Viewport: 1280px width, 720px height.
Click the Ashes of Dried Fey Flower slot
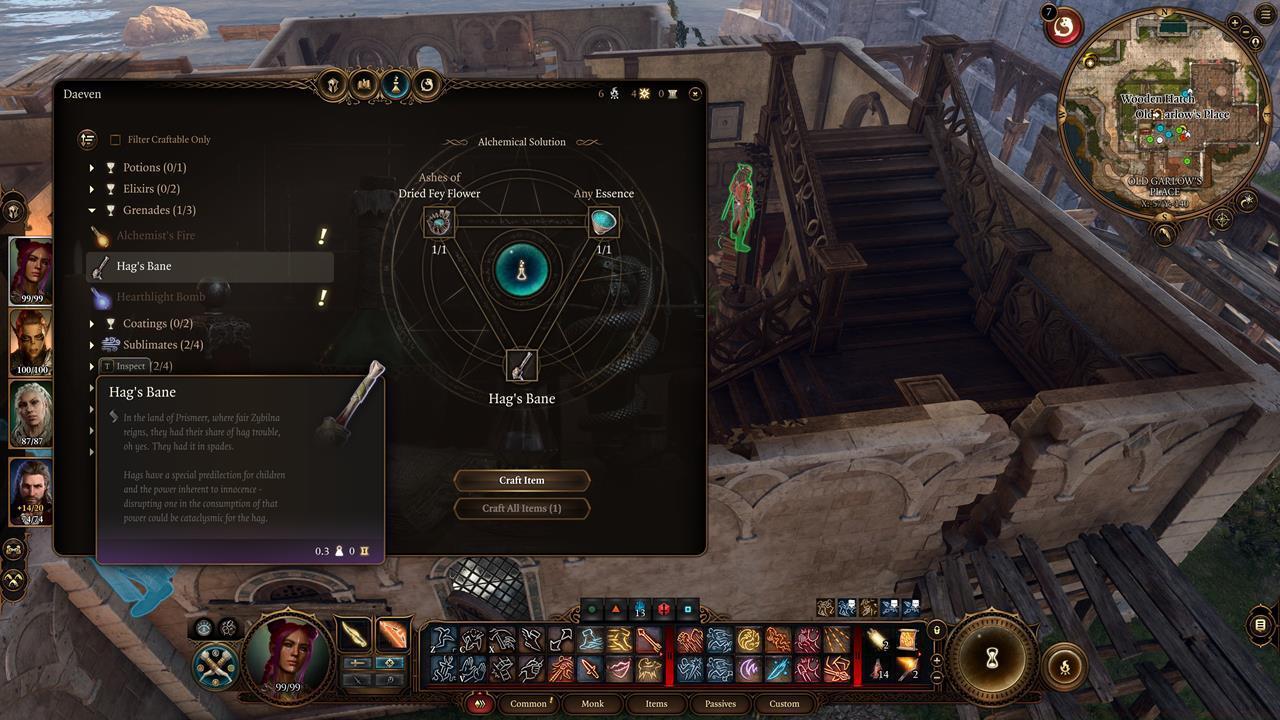pyautogui.click(x=440, y=222)
